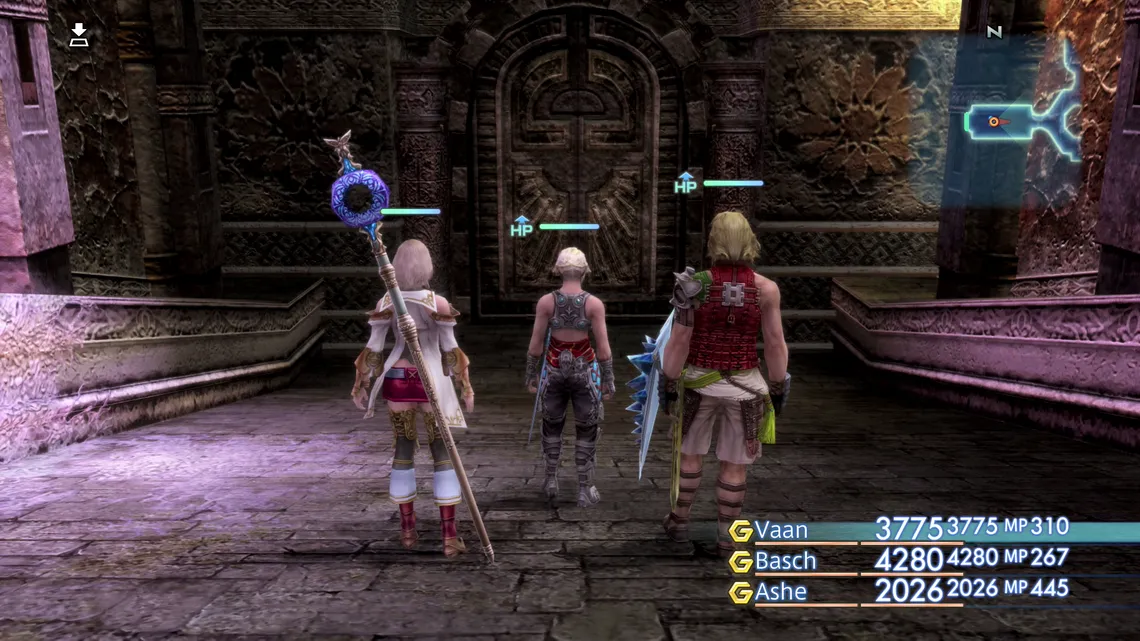Image resolution: width=1140 pixels, height=641 pixels.
Task: Click the download/save icon
Action: [x=79, y=36]
